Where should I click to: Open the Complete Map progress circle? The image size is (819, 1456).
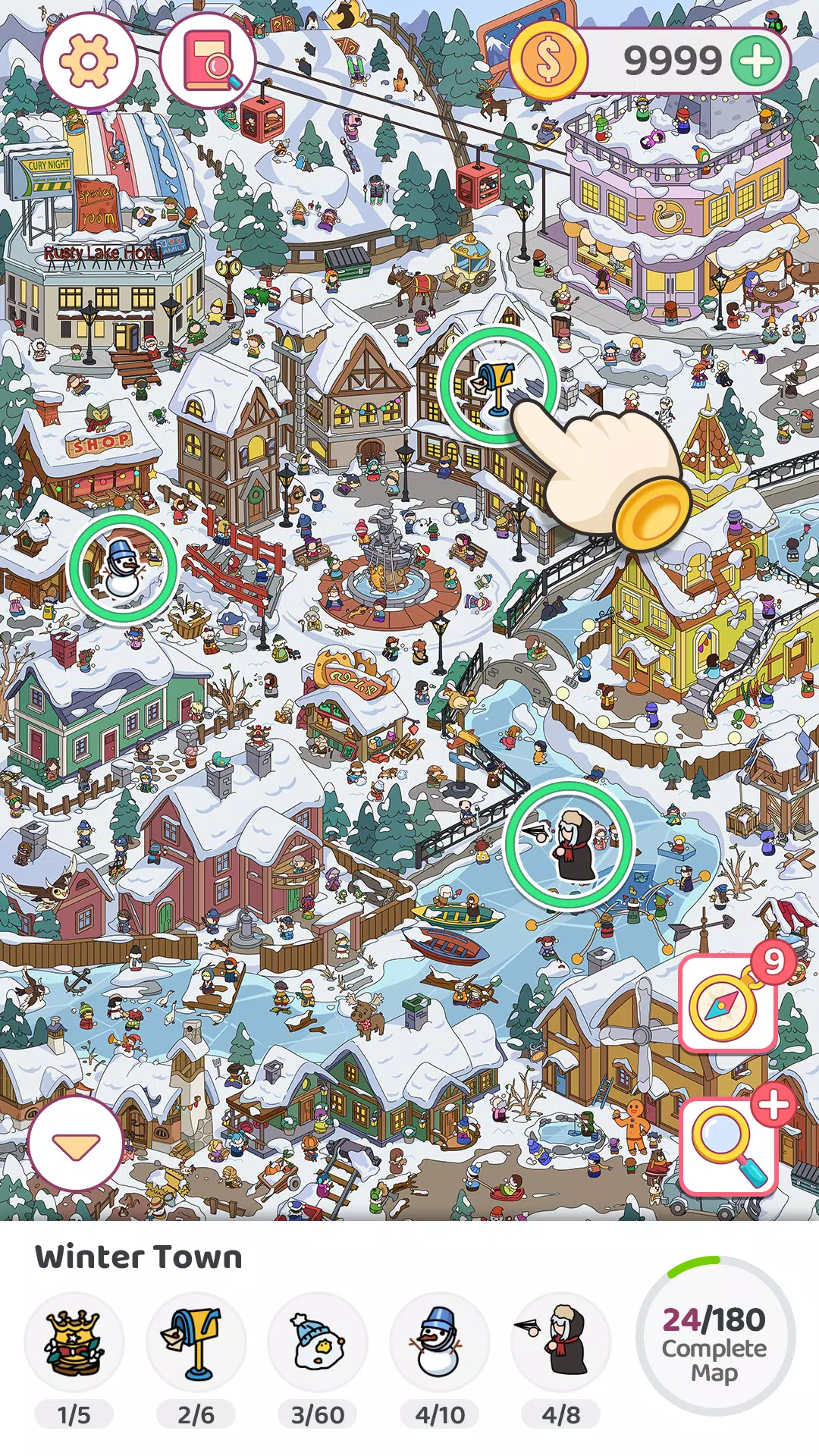click(714, 1337)
